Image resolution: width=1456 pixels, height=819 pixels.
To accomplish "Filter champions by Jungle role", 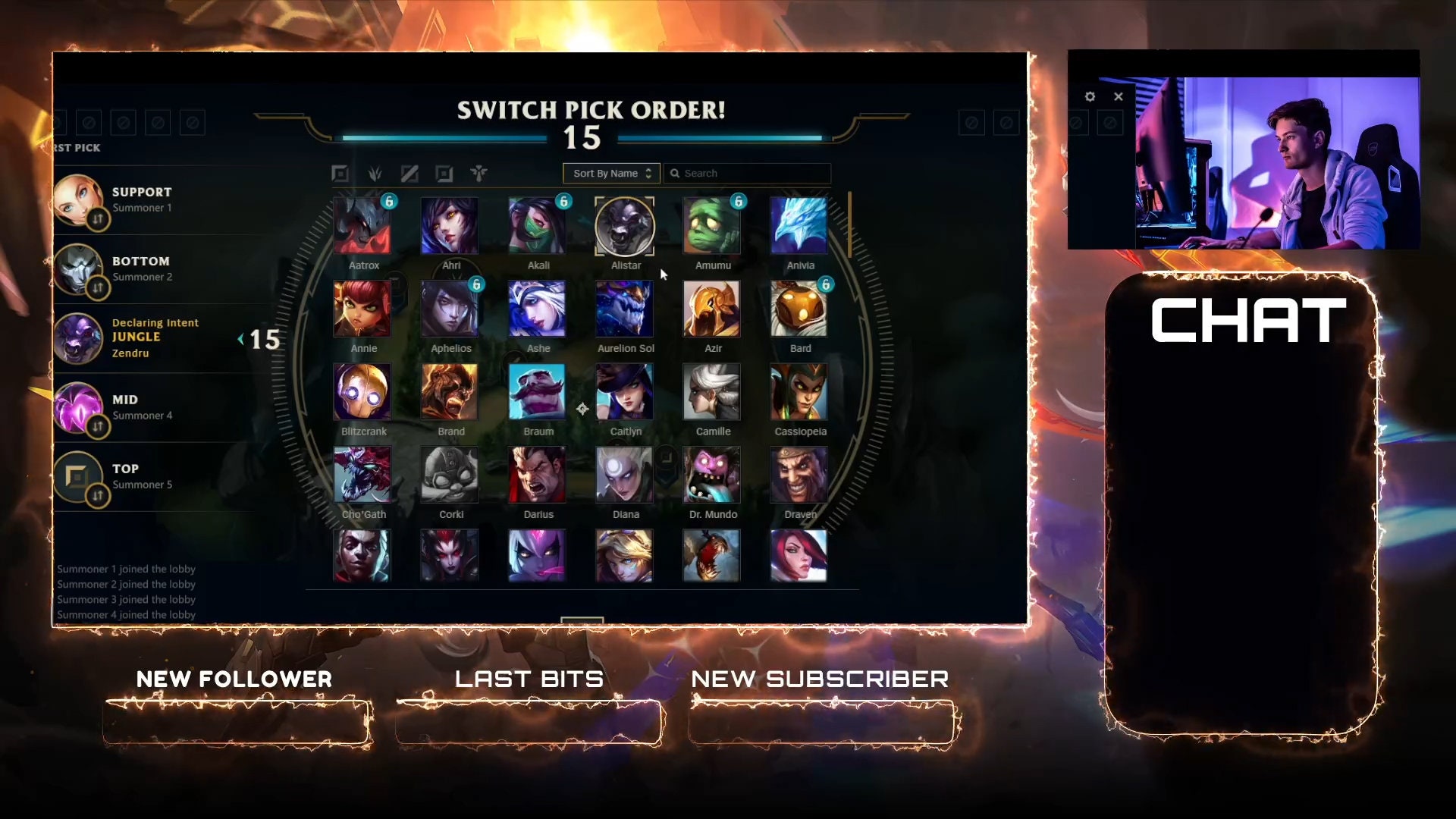I will click(x=374, y=173).
